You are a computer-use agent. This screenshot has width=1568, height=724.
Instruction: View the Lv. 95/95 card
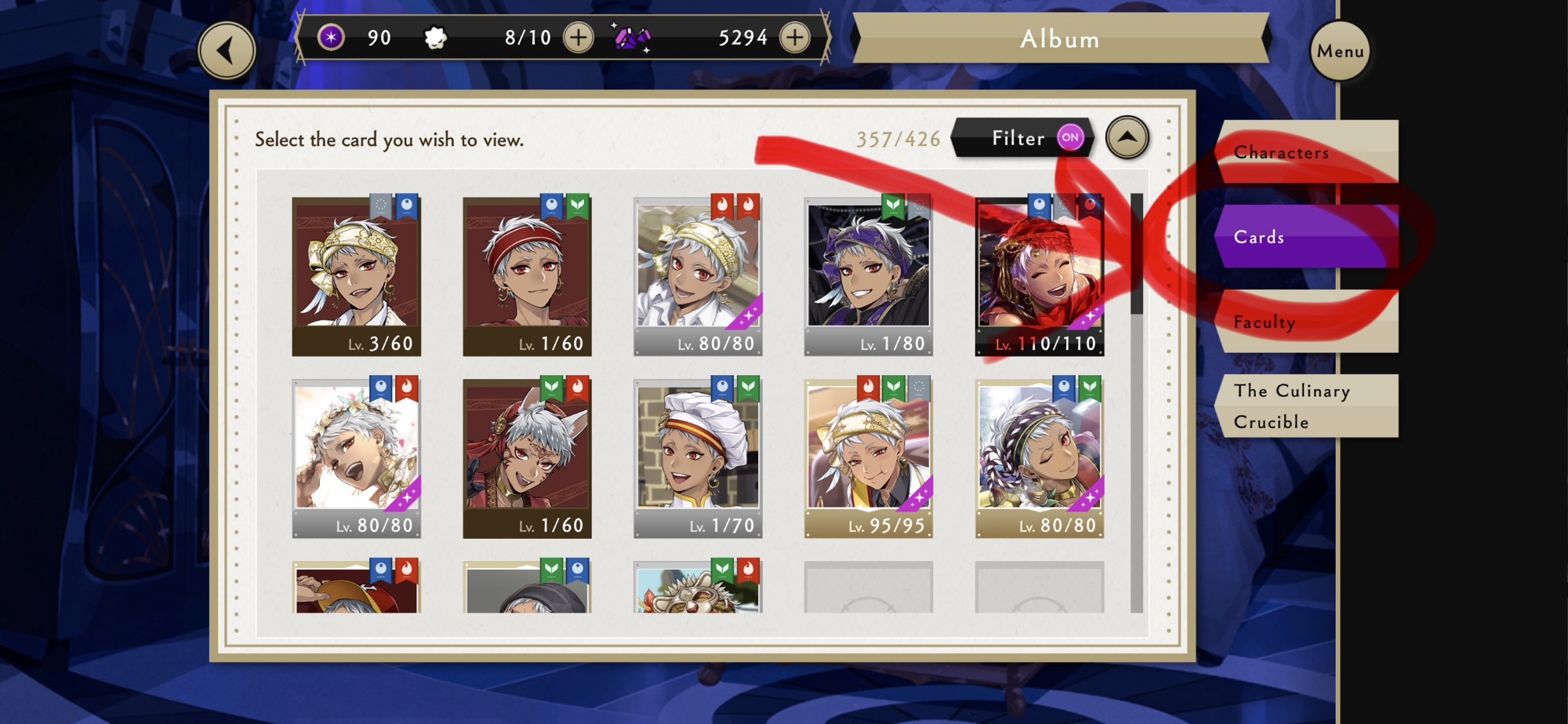869,458
